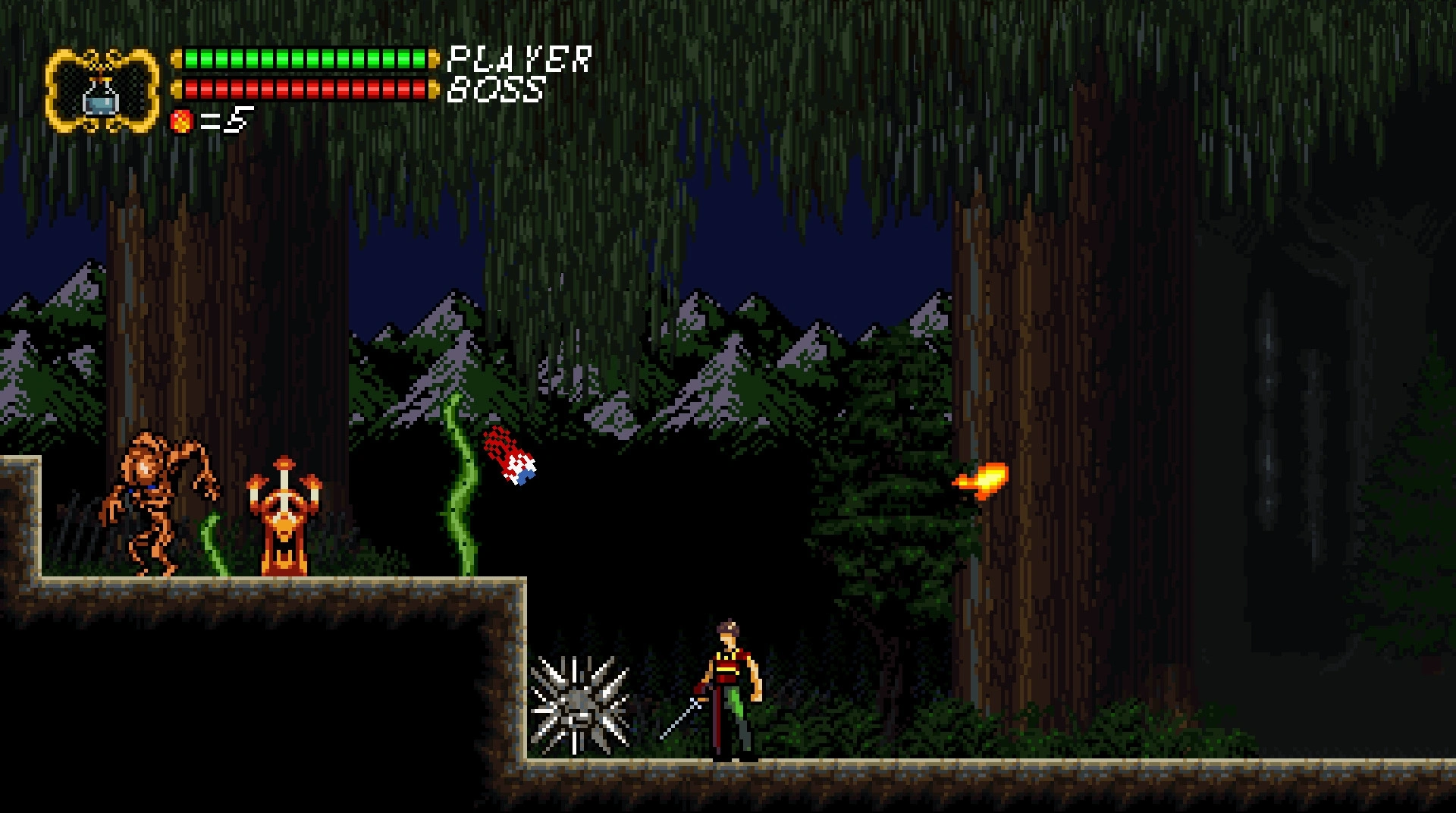Select the potion subweapon slot in gold frame

tap(102, 93)
